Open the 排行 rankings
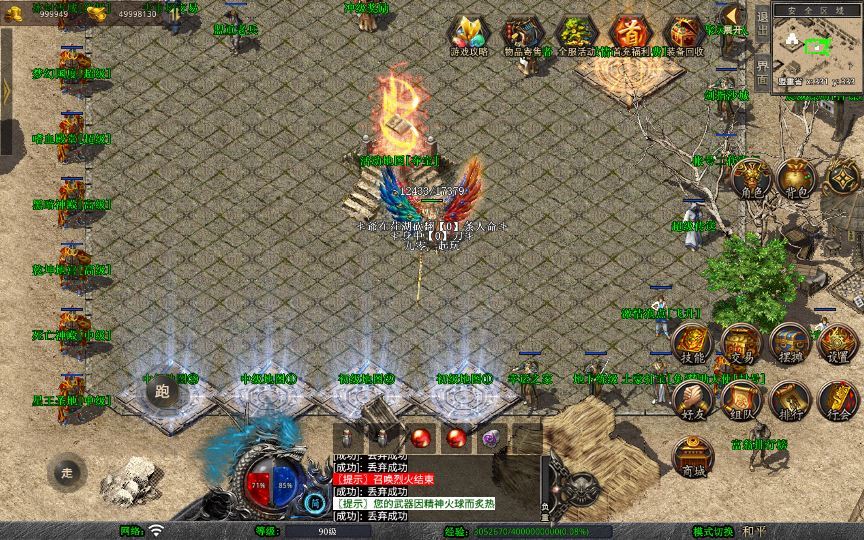Viewport: 864px width, 540px height. point(790,400)
